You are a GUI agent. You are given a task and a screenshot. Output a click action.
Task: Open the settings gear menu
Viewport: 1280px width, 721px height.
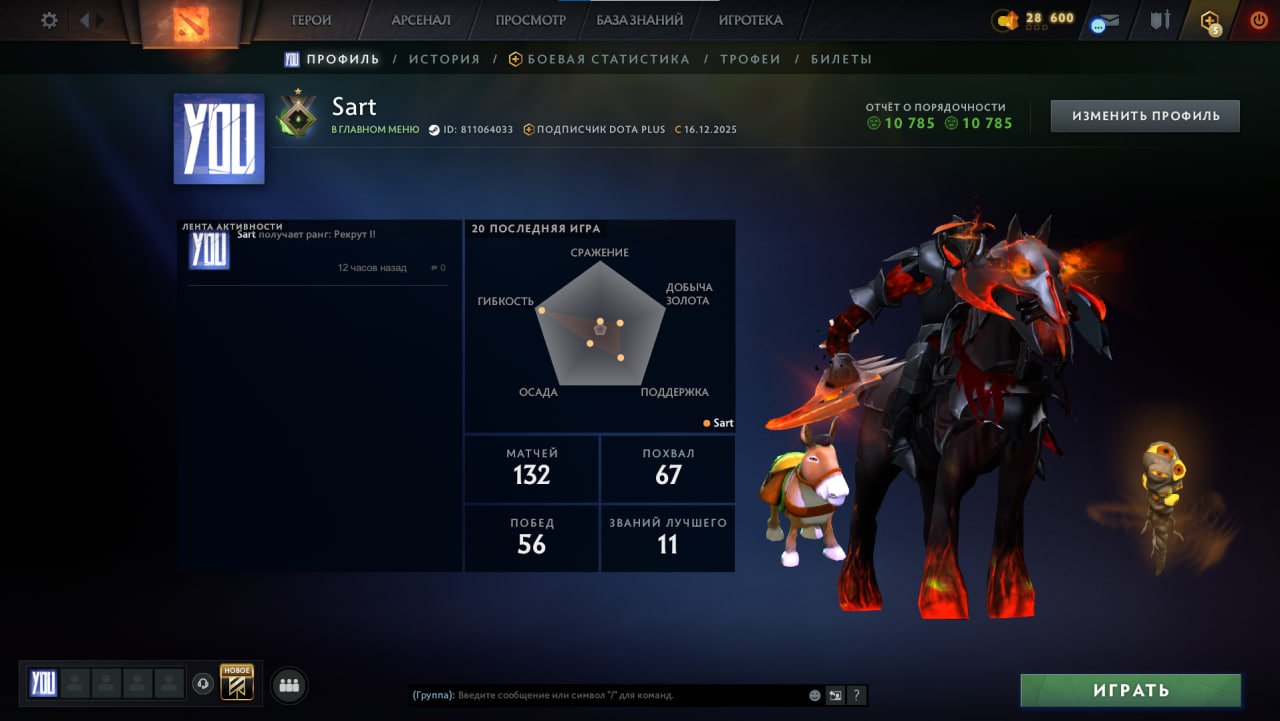coord(48,20)
